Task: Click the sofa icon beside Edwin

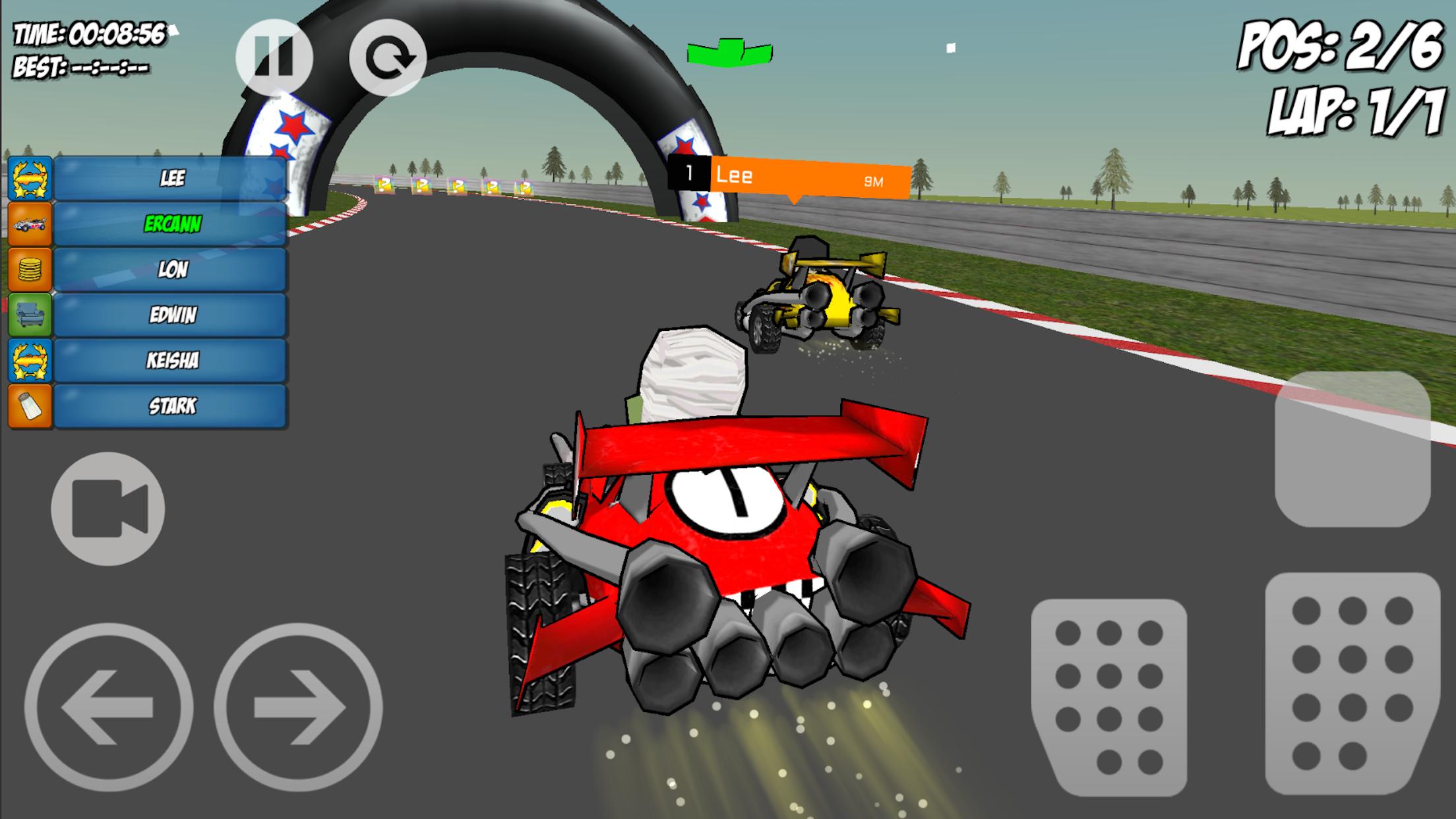Action: (x=30, y=316)
